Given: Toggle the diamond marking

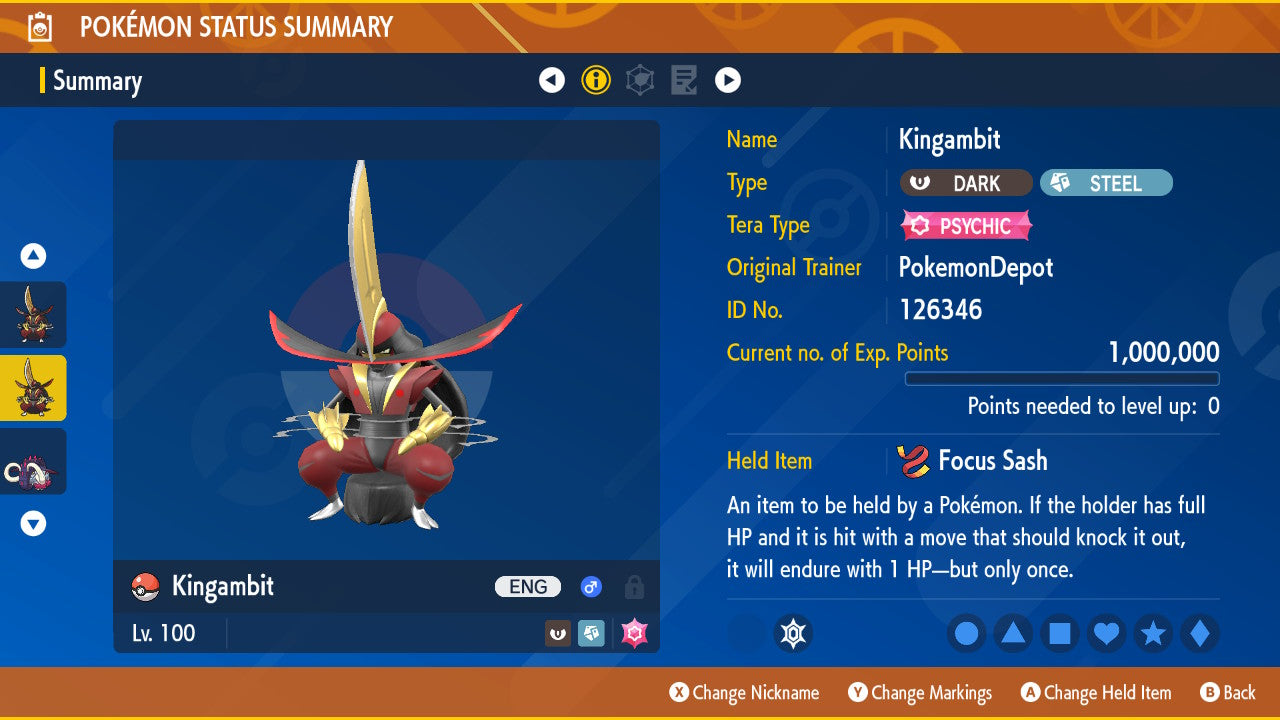Looking at the screenshot, I should [x=1200, y=633].
